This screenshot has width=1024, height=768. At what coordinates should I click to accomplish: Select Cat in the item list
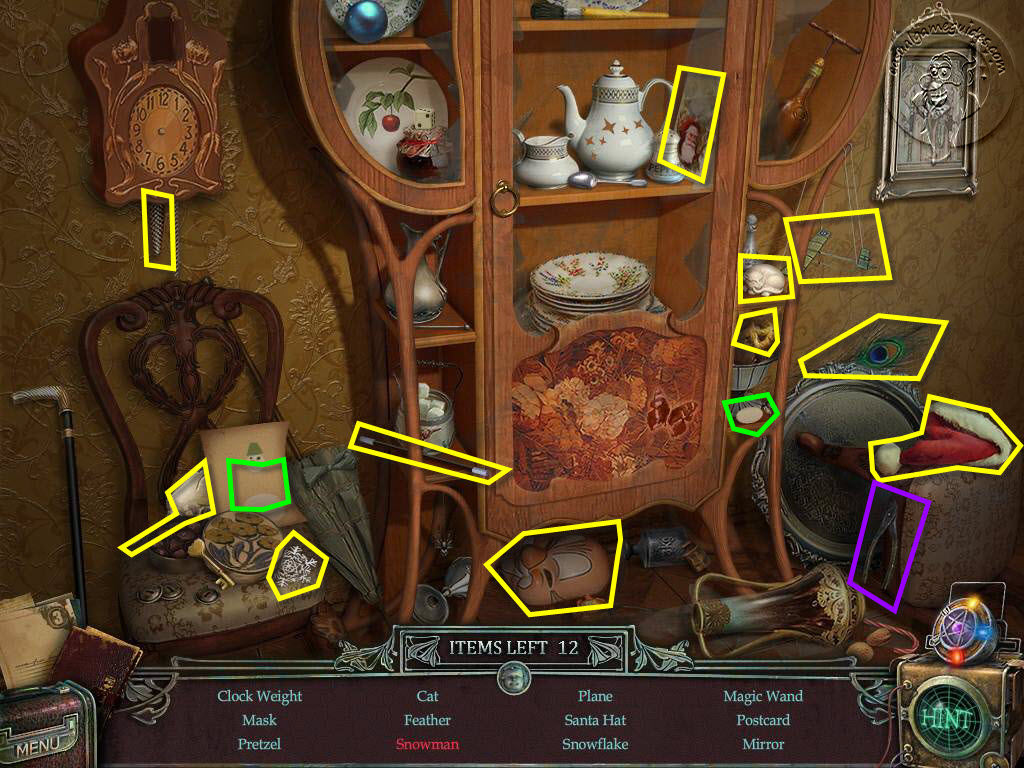427,696
